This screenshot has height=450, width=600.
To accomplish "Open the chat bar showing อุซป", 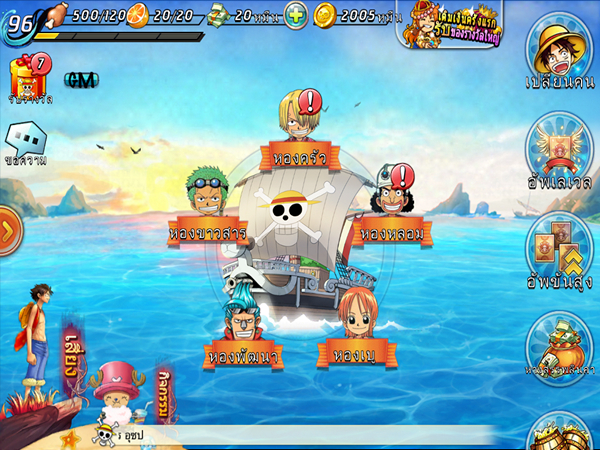I will tap(300, 435).
